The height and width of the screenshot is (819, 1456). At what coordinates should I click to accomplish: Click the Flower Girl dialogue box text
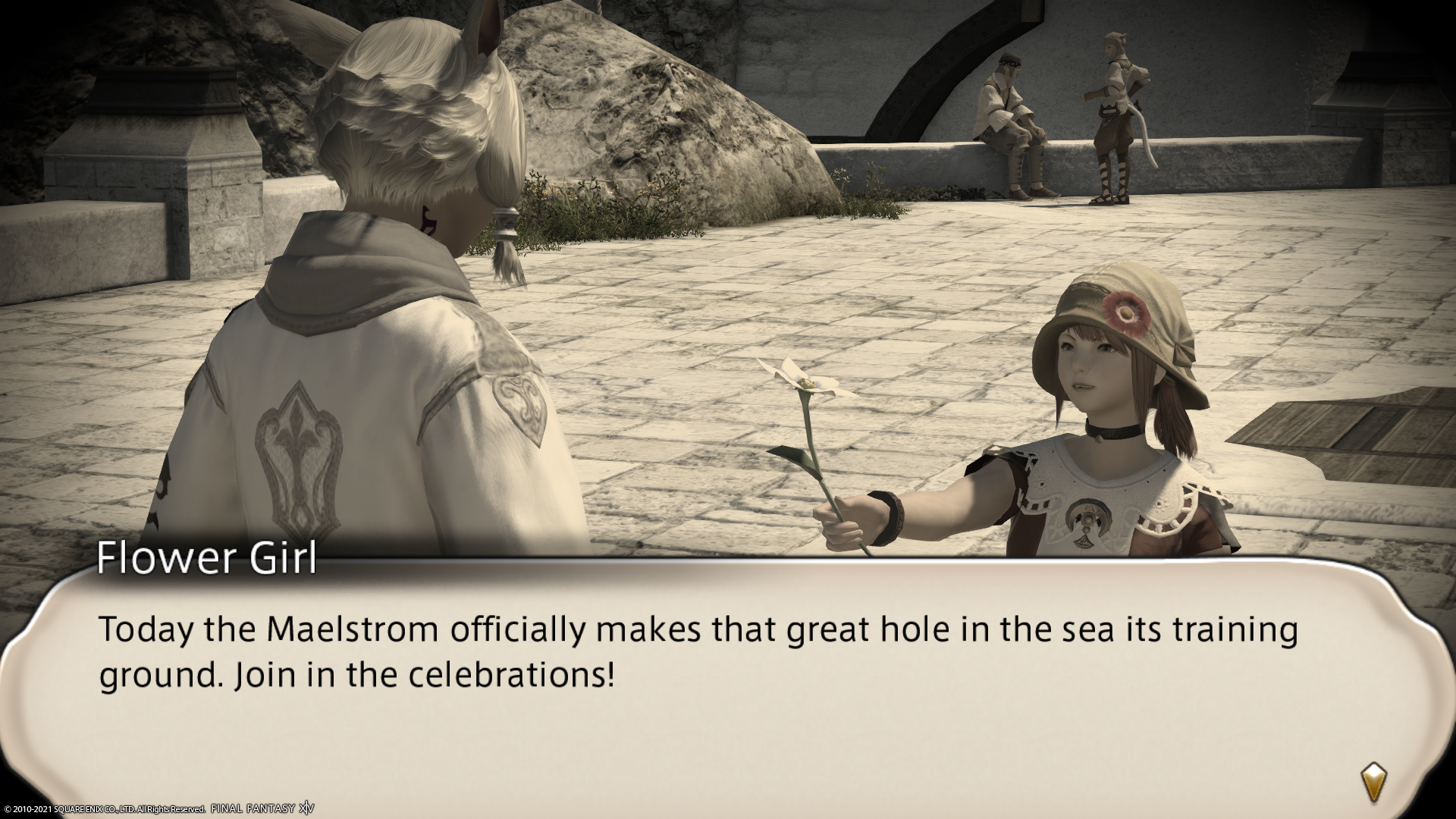(x=698, y=652)
